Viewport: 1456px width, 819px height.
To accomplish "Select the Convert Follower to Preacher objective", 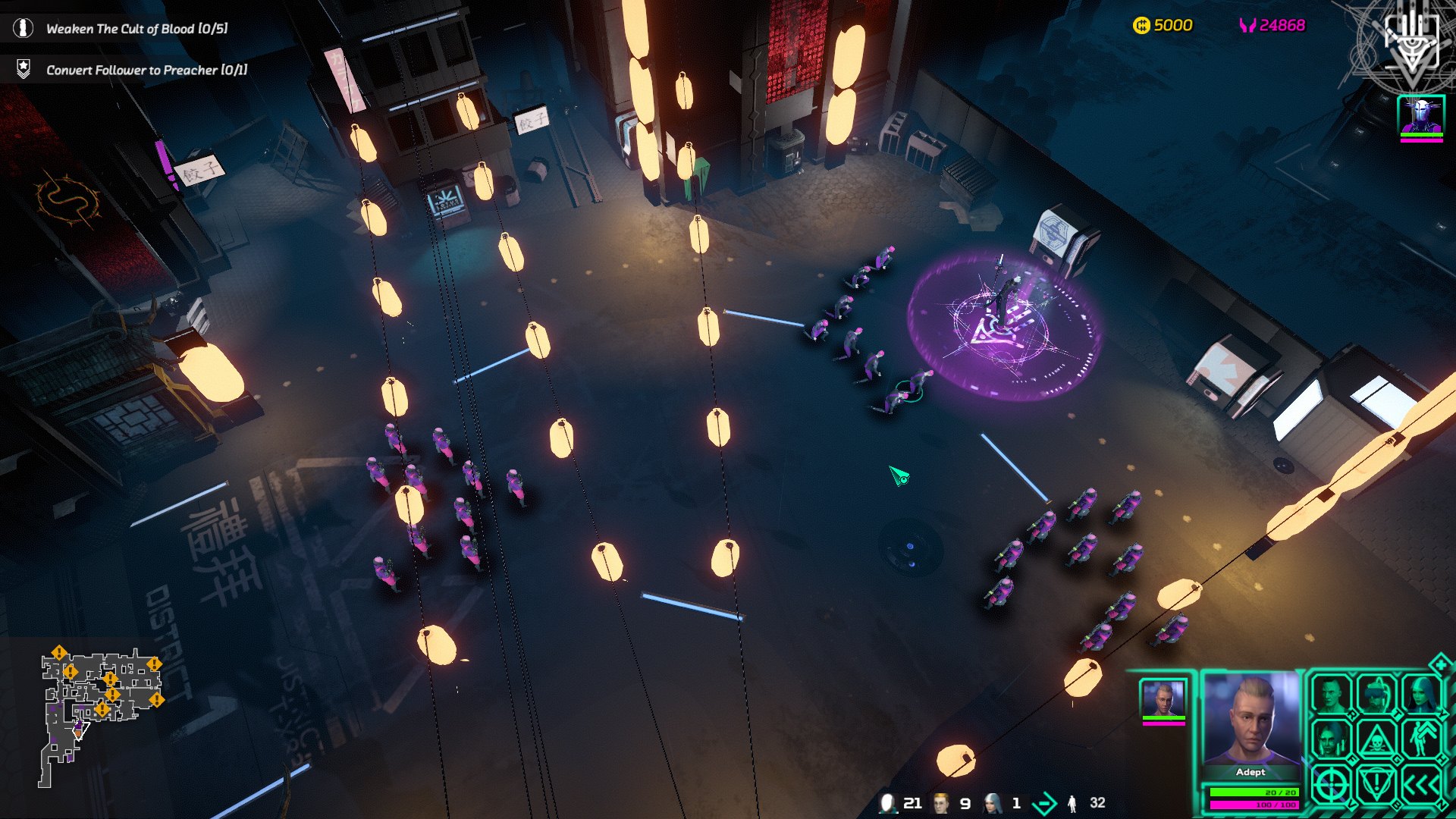I will [x=146, y=70].
